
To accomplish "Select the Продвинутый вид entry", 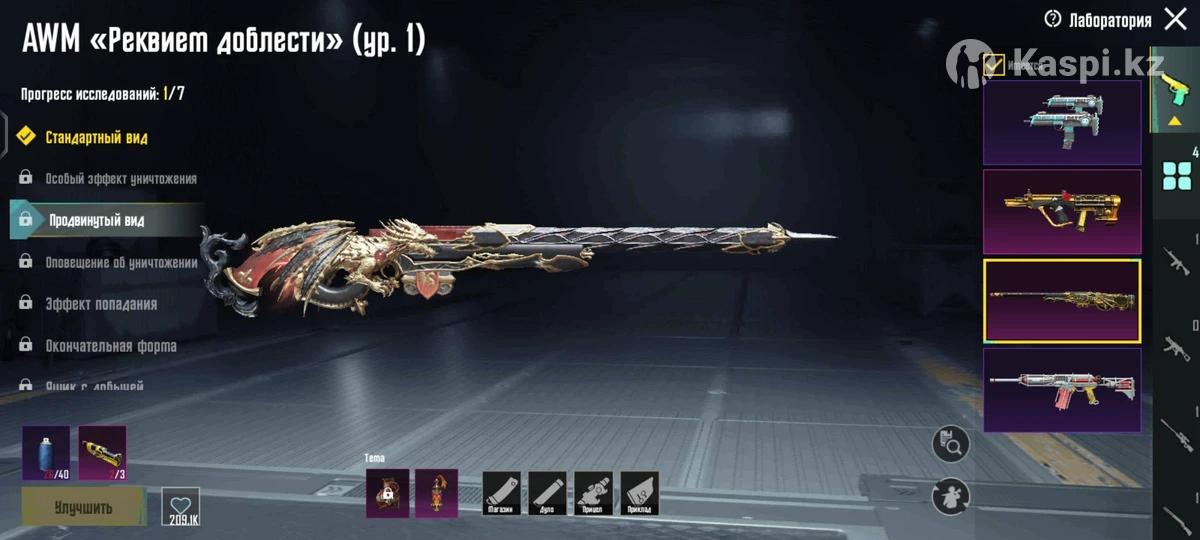I will point(96,220).
